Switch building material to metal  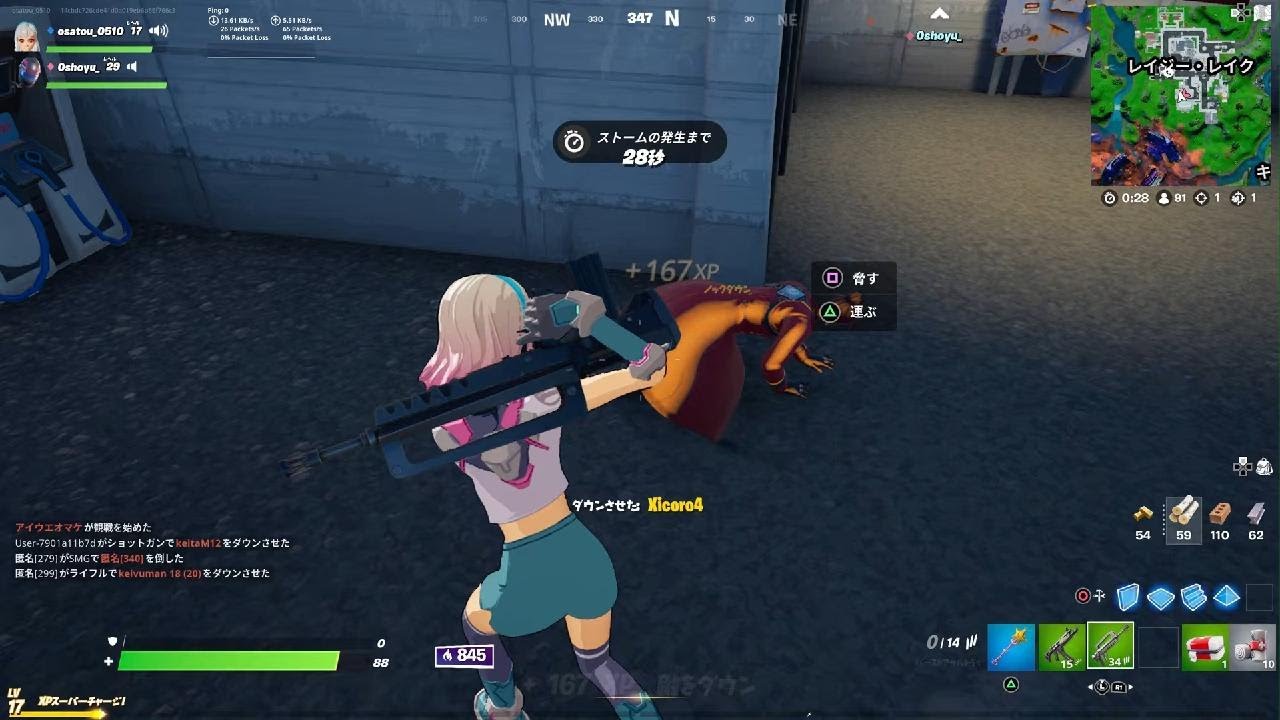(1256, 513)
